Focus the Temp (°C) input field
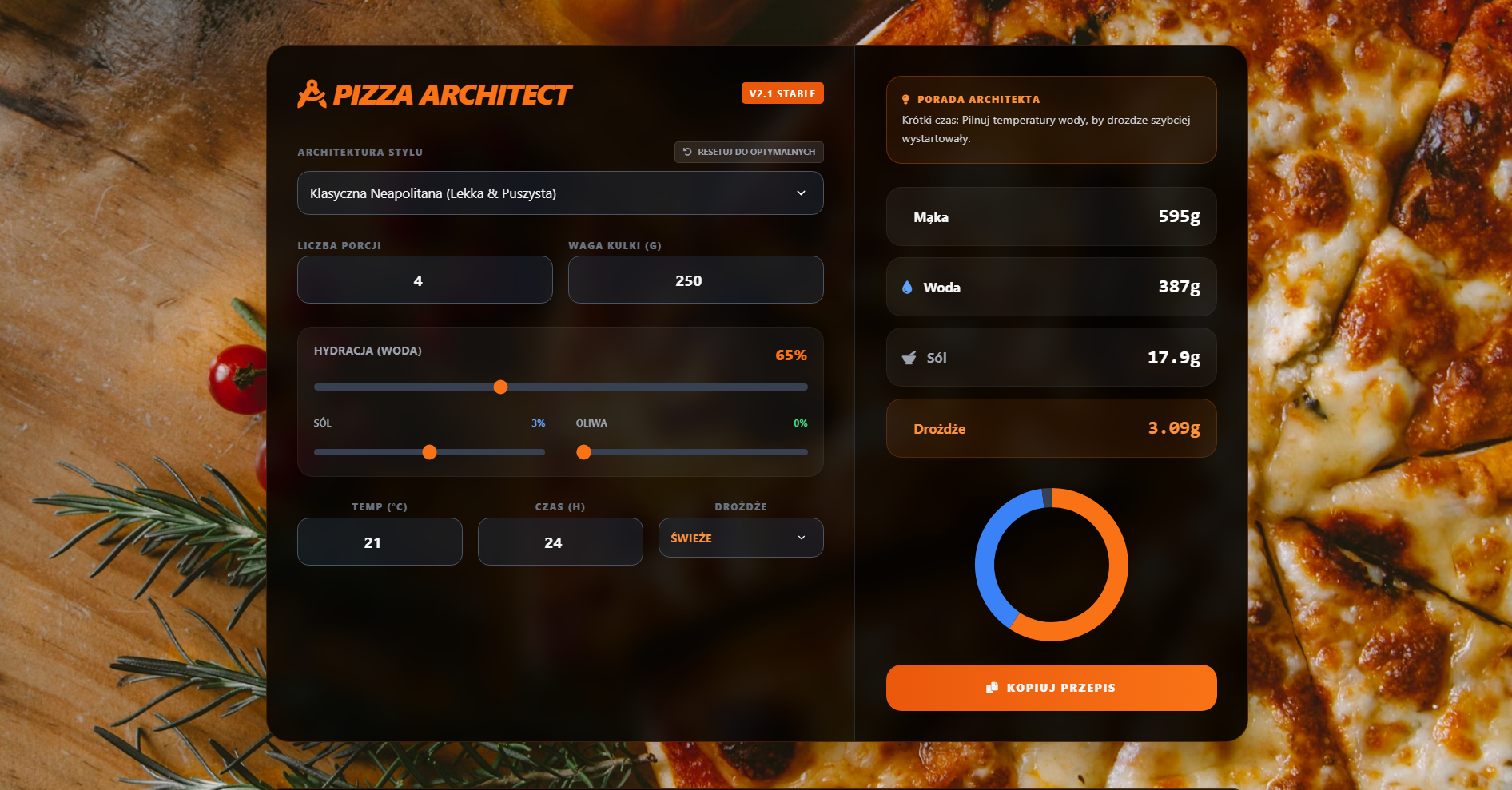Screen dimensions: 1512x790 coord(380,542)
